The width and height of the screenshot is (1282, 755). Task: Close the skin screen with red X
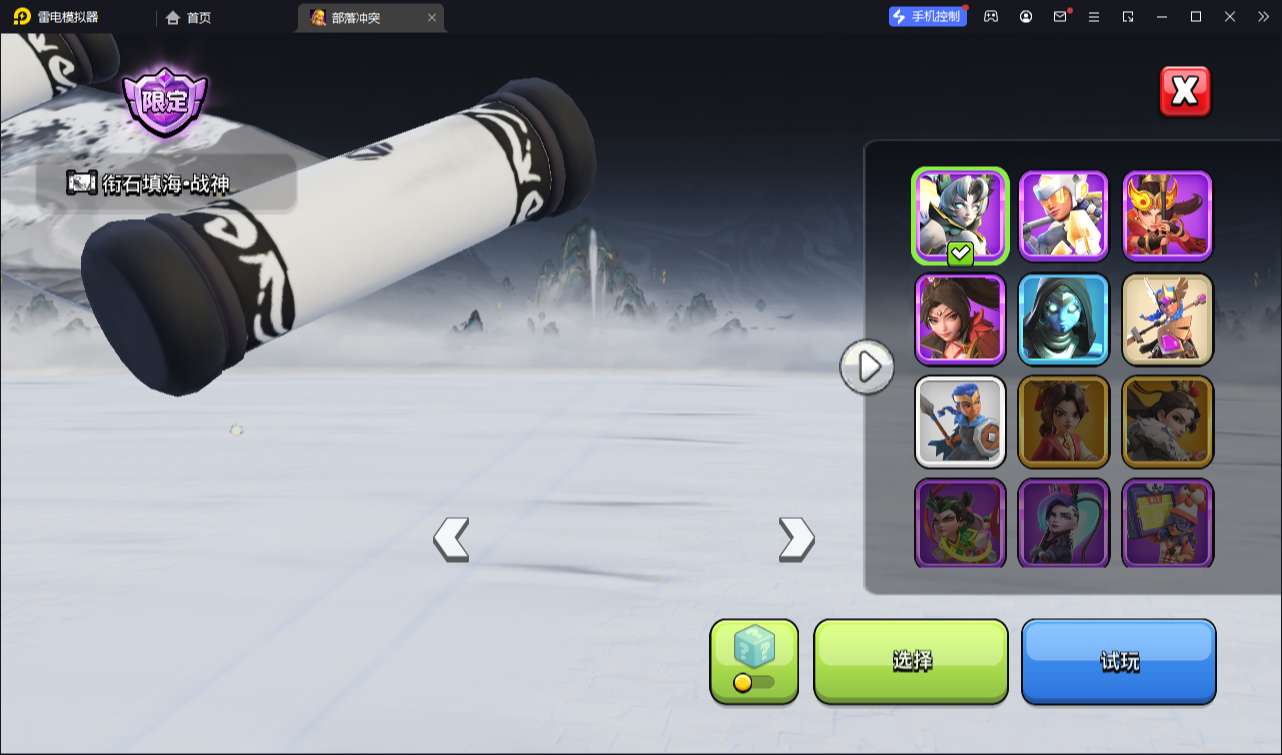tap(1185, 92)
